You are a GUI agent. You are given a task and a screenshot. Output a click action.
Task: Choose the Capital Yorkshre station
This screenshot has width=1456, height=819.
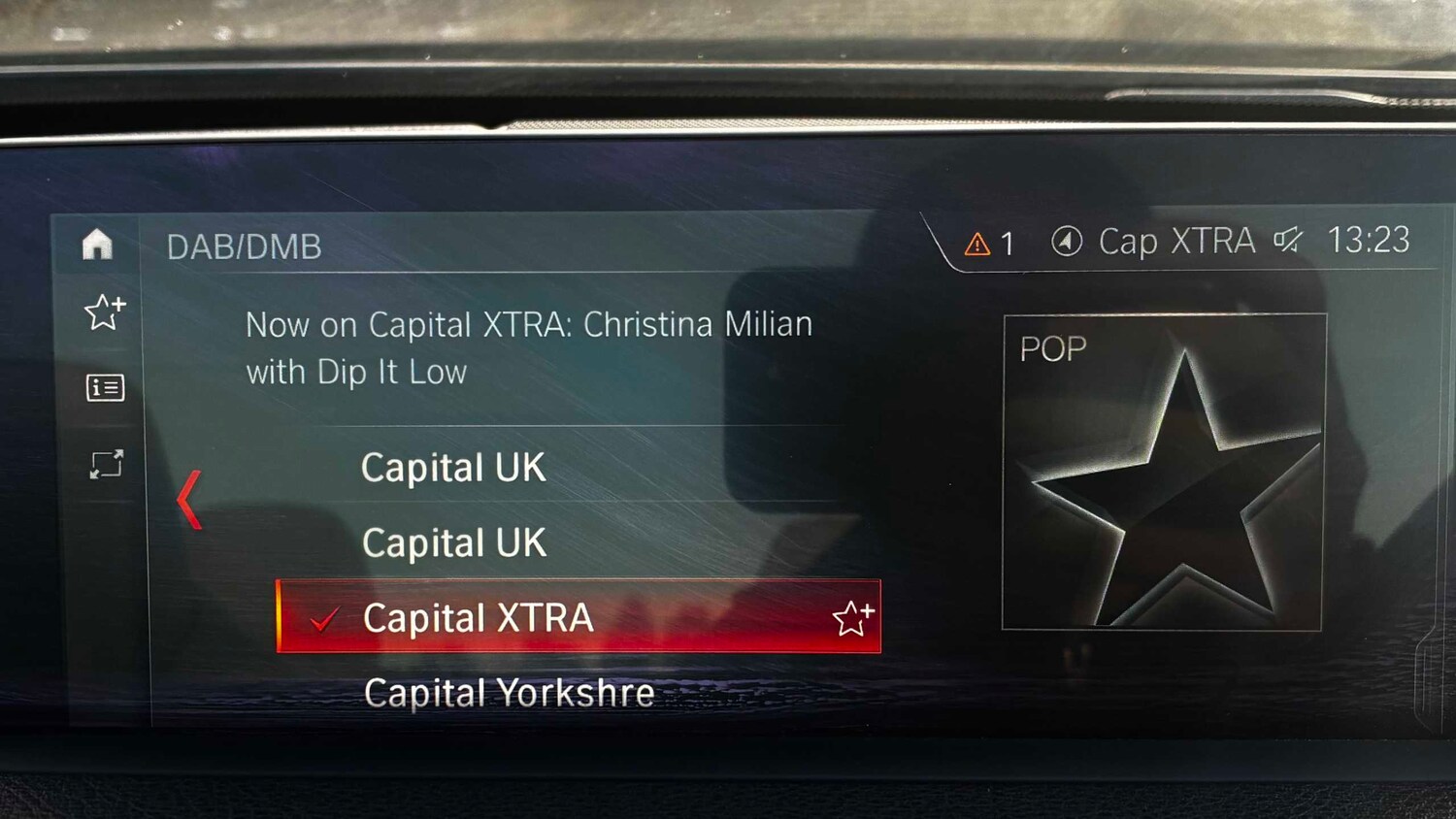click(x=509, y=693)
